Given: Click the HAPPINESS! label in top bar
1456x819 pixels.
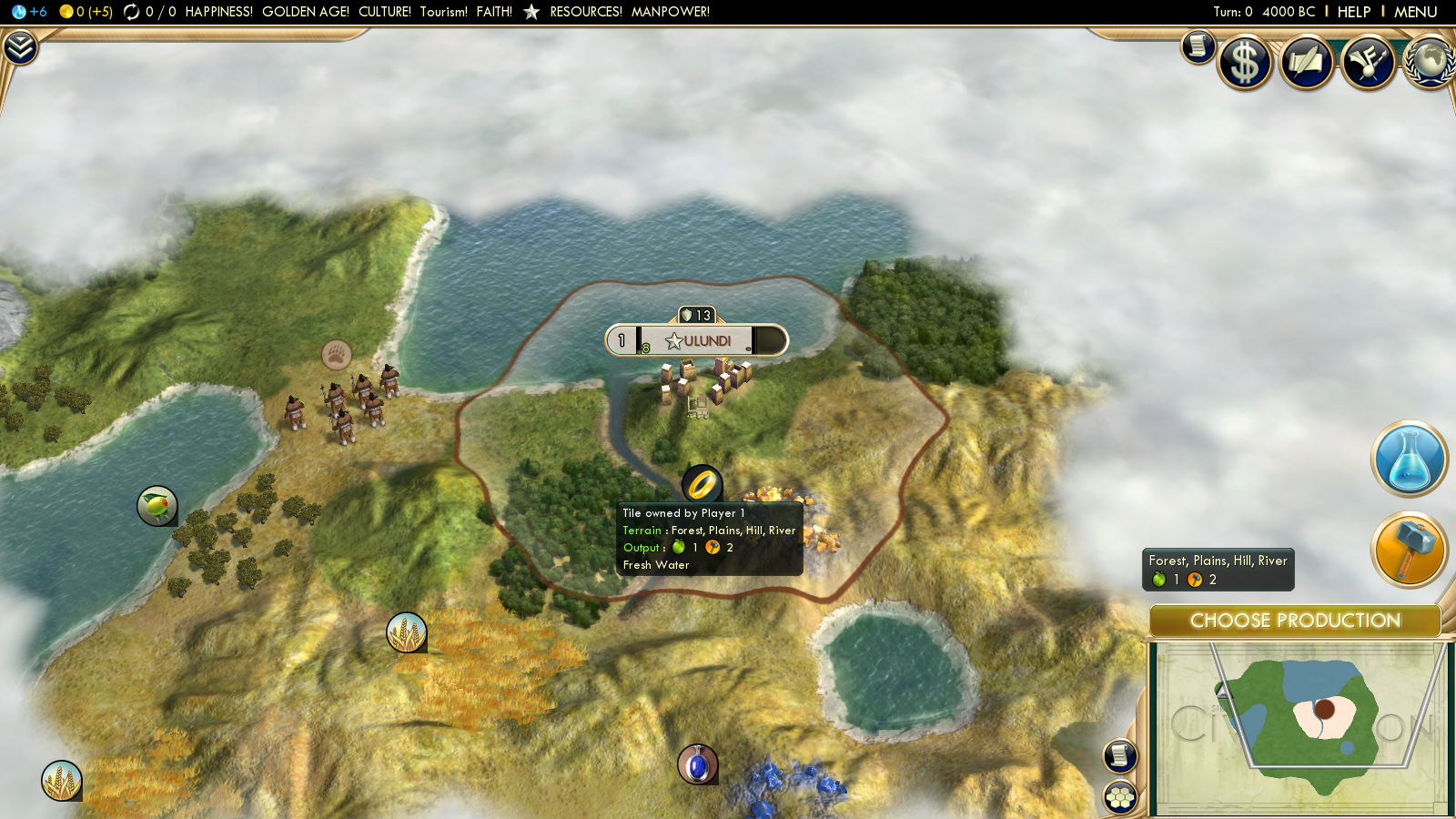Looking at the screenshot, I should 219,12.
